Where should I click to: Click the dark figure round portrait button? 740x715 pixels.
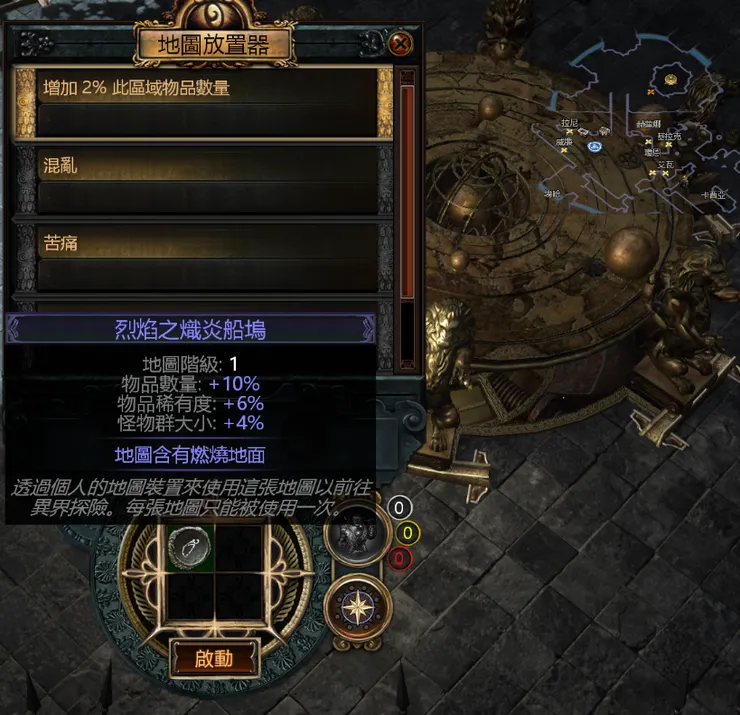pyautogui.click(x=355, y=533)
